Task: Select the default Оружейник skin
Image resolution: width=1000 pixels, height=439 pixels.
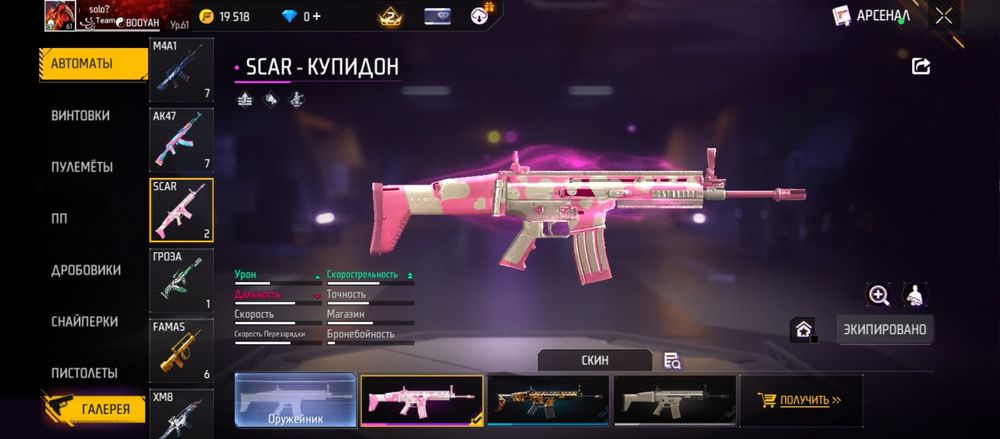Action: [296, 401]
